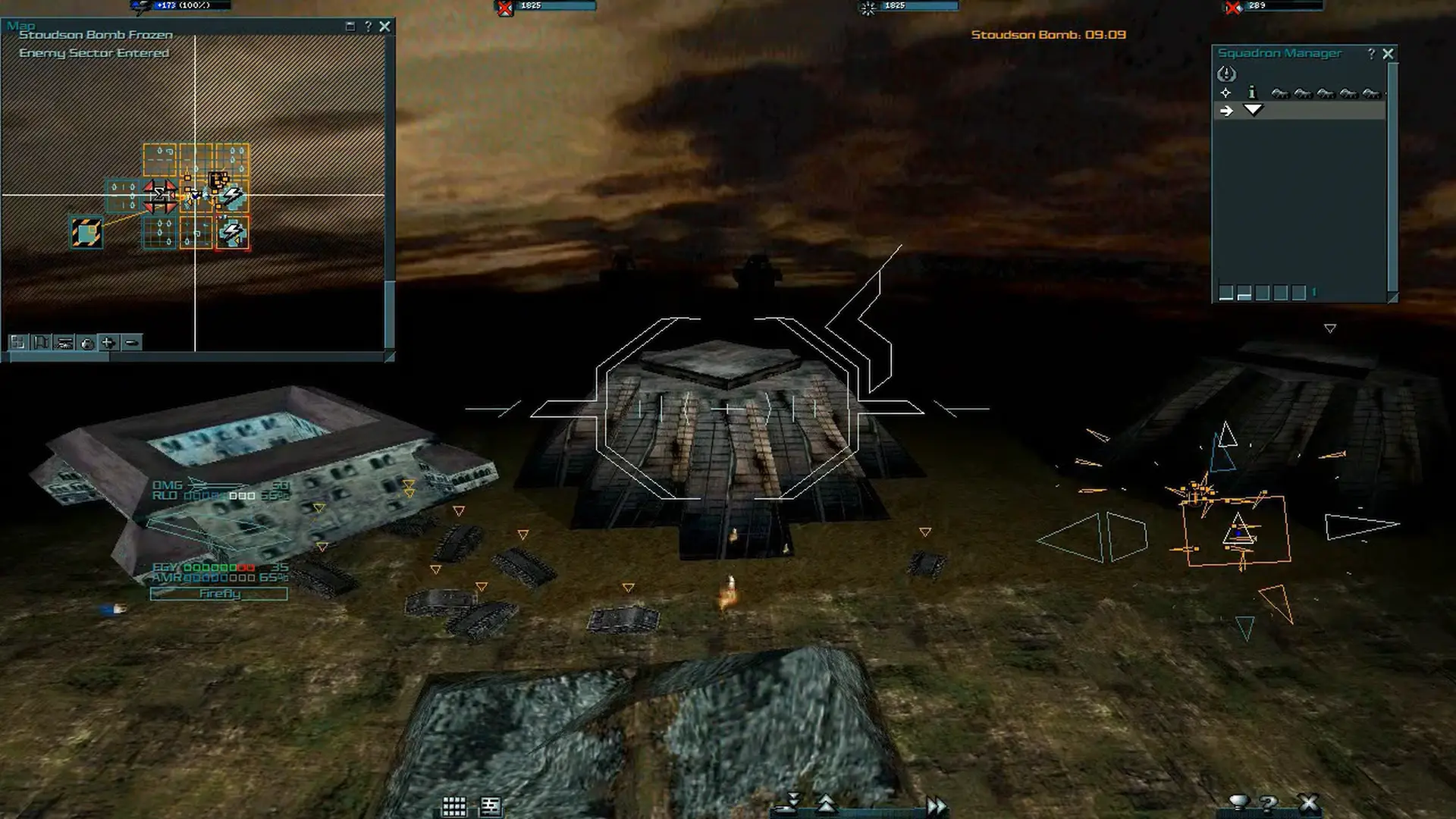The width and height of the screenshot is (1456, 819).
Task: Maximize the Map window
Action: coord(350,27)
